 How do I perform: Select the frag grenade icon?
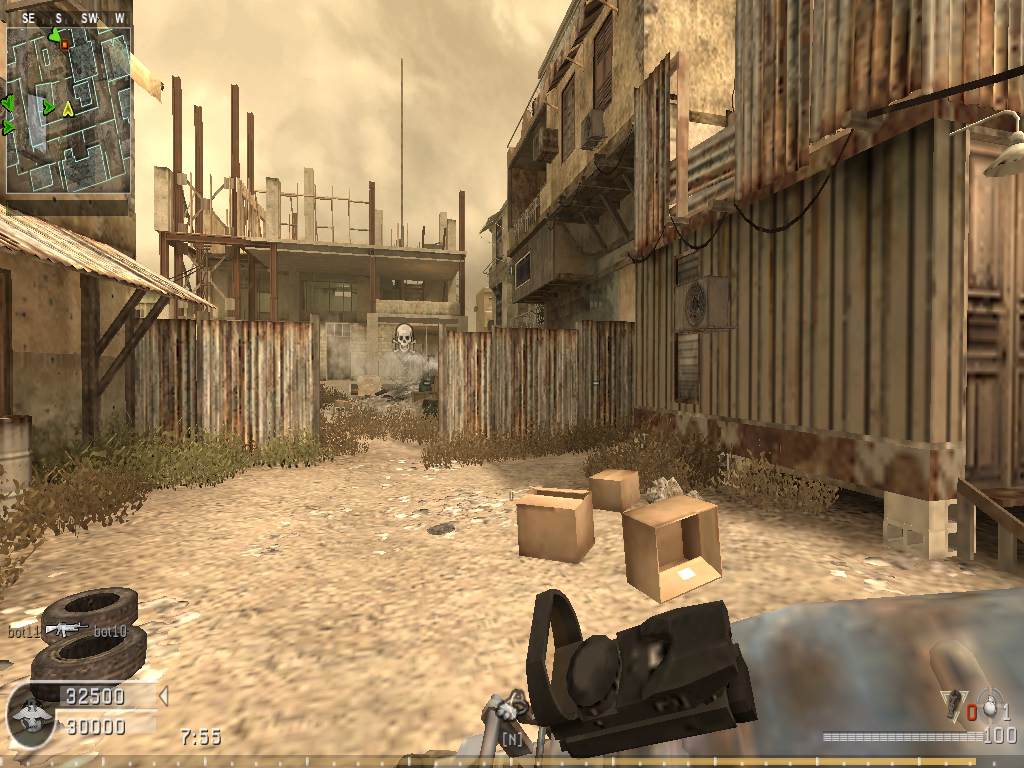point(955,703)
